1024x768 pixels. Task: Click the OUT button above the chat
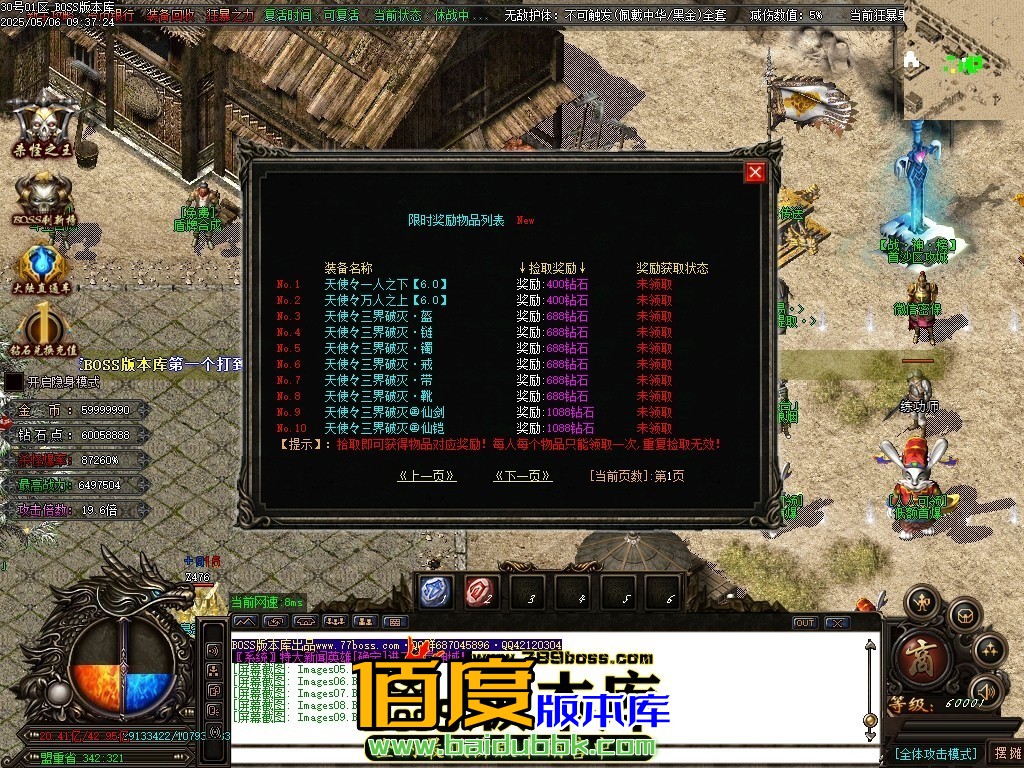(x=805, y=622)
